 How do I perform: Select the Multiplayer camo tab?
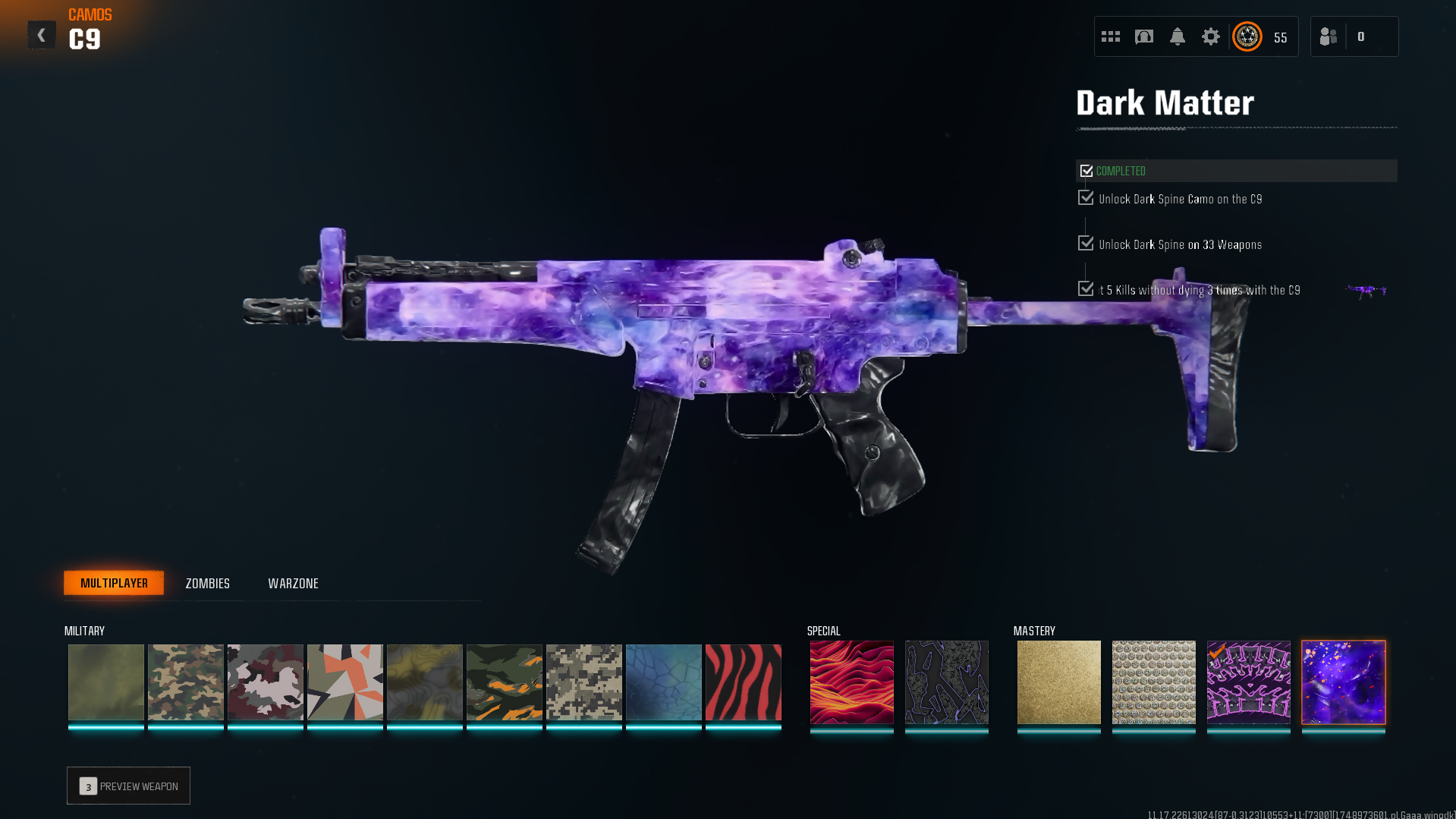coord(114,583)
